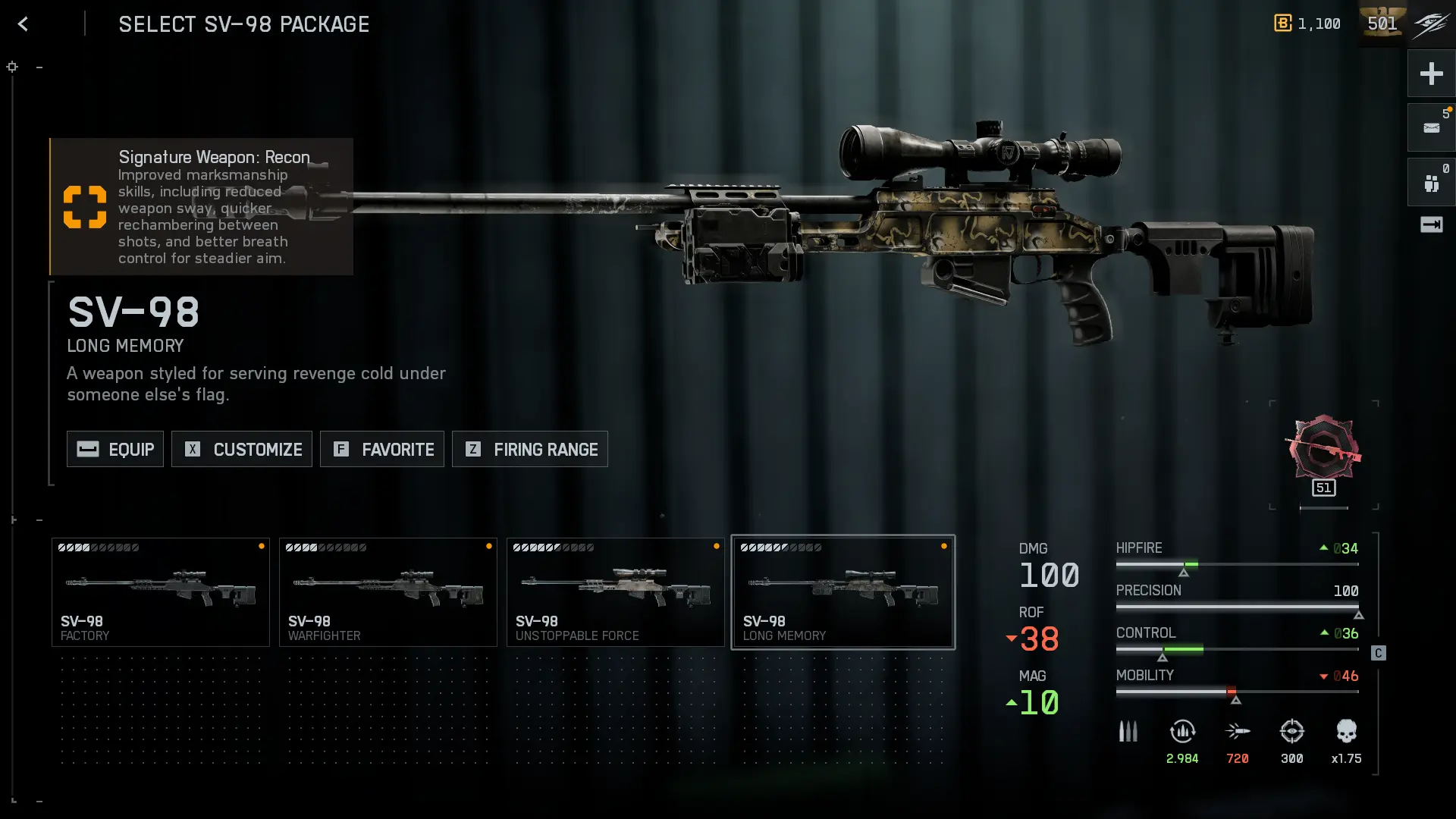This screenshot has height=819, width=1456.
Task: Click the arrow-to-bar exit icon
Action: click(x=1431, y=224)
